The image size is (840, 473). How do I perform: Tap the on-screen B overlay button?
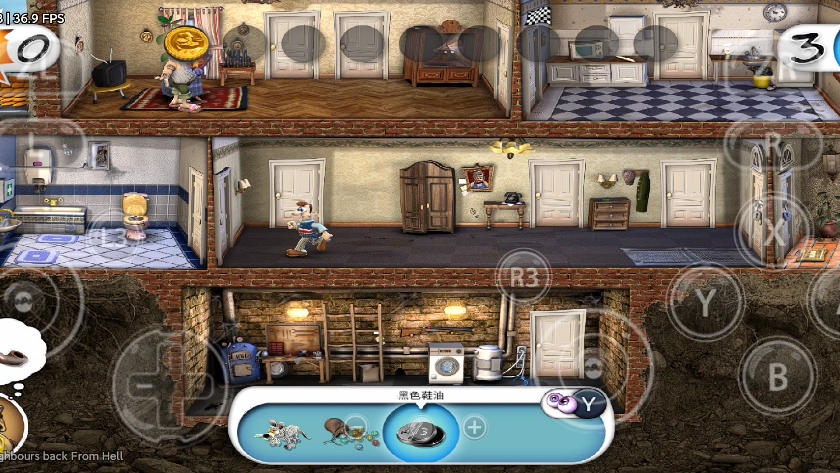click(x=777, y=376)
